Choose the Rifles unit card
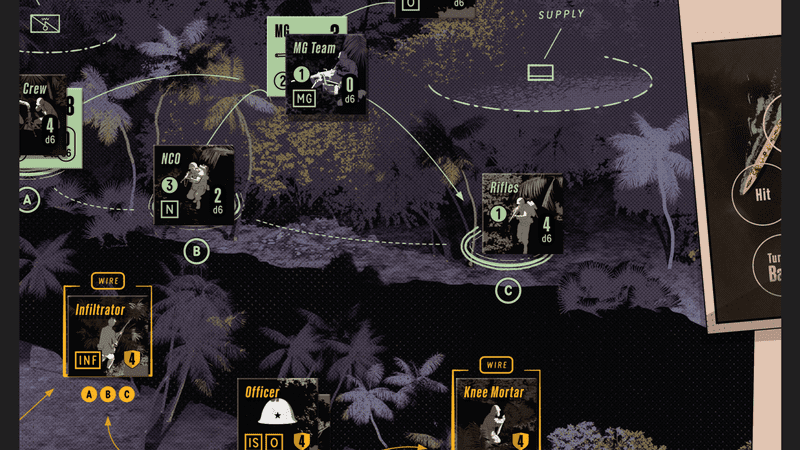800x450 pixels. click(x=521, y=213)
